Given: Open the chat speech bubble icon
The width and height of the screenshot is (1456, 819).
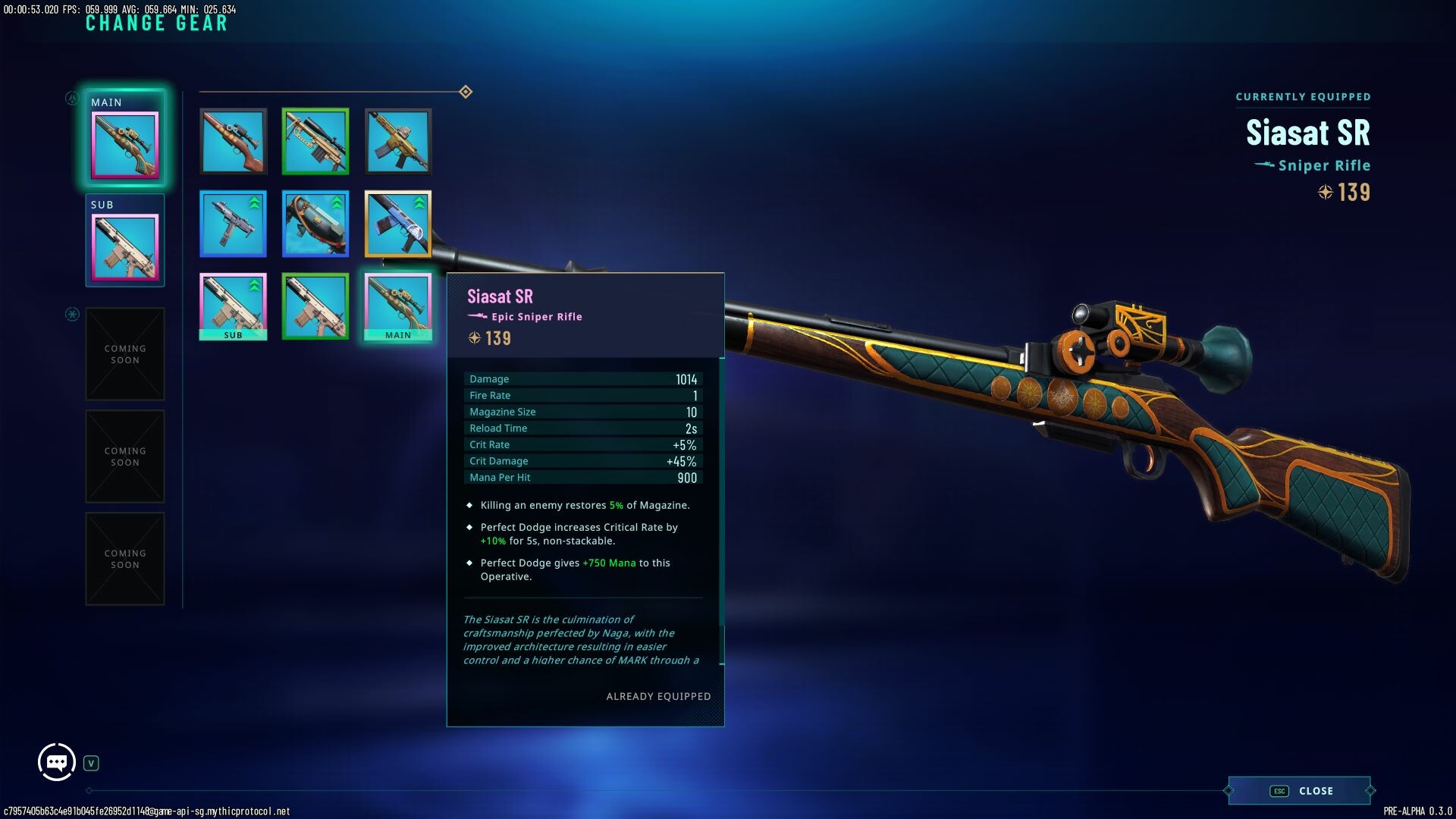Looking at the screenshot, I should click(x=57, y=762).
